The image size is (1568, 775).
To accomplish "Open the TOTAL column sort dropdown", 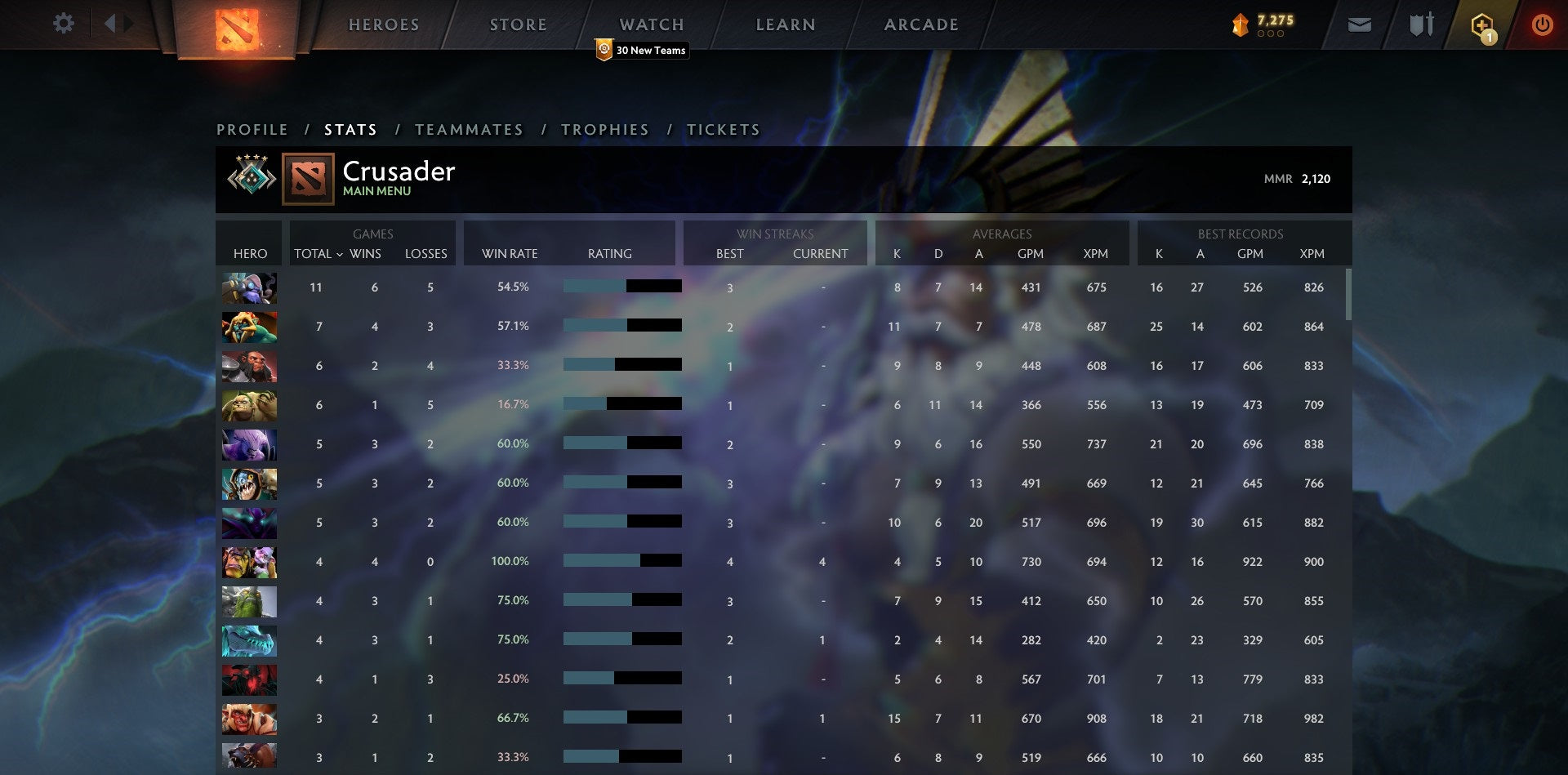I will pos(318,254).
